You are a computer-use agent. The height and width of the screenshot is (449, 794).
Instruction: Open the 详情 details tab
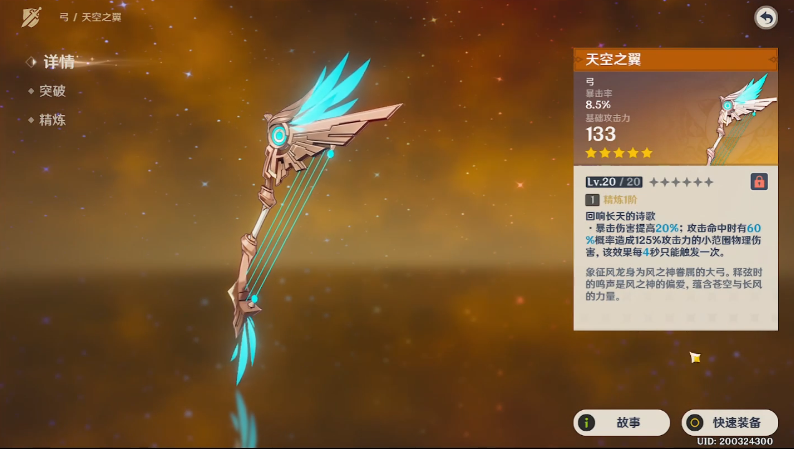point(58,62)
